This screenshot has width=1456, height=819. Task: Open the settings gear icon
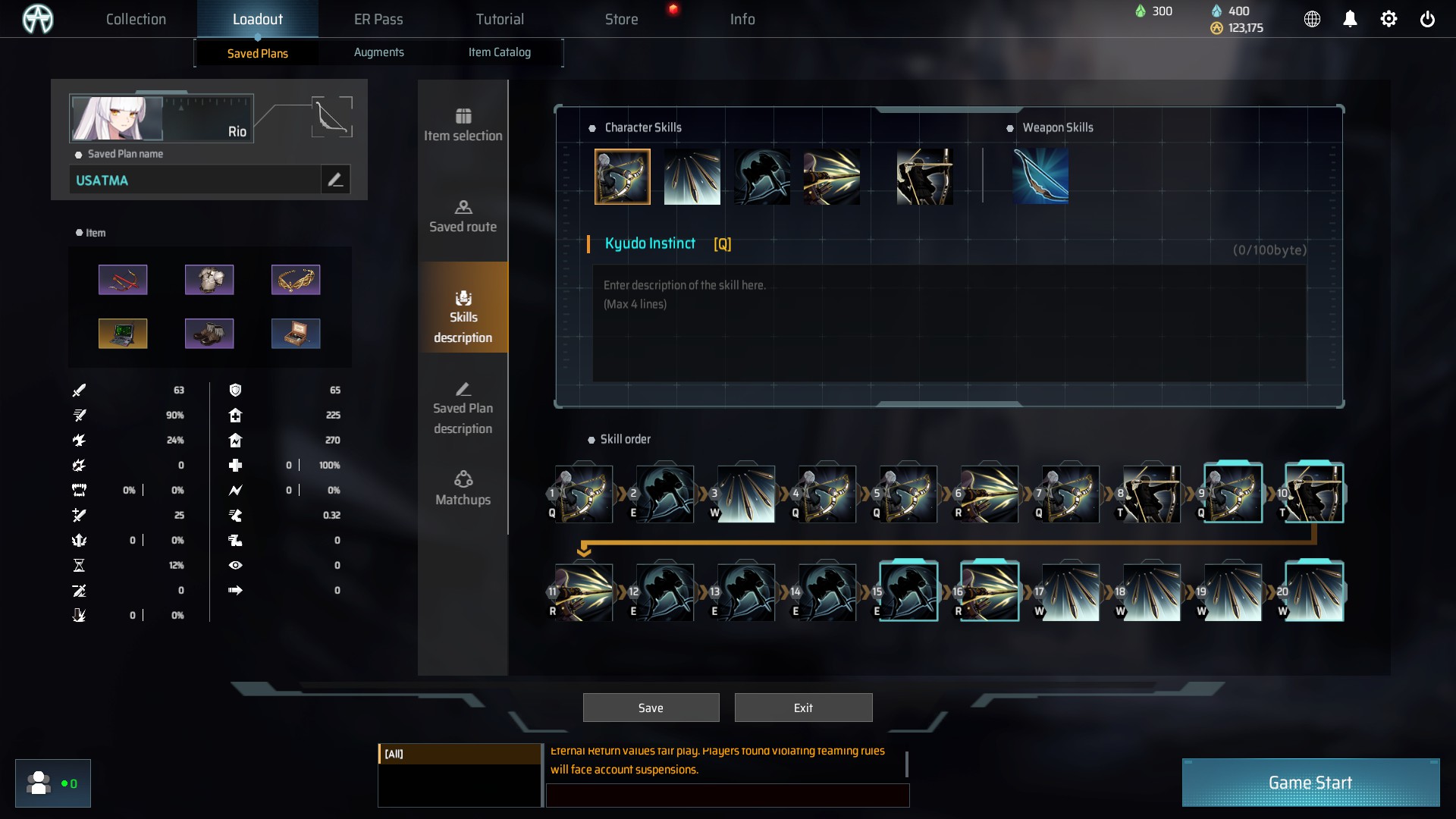[1389, 19]
